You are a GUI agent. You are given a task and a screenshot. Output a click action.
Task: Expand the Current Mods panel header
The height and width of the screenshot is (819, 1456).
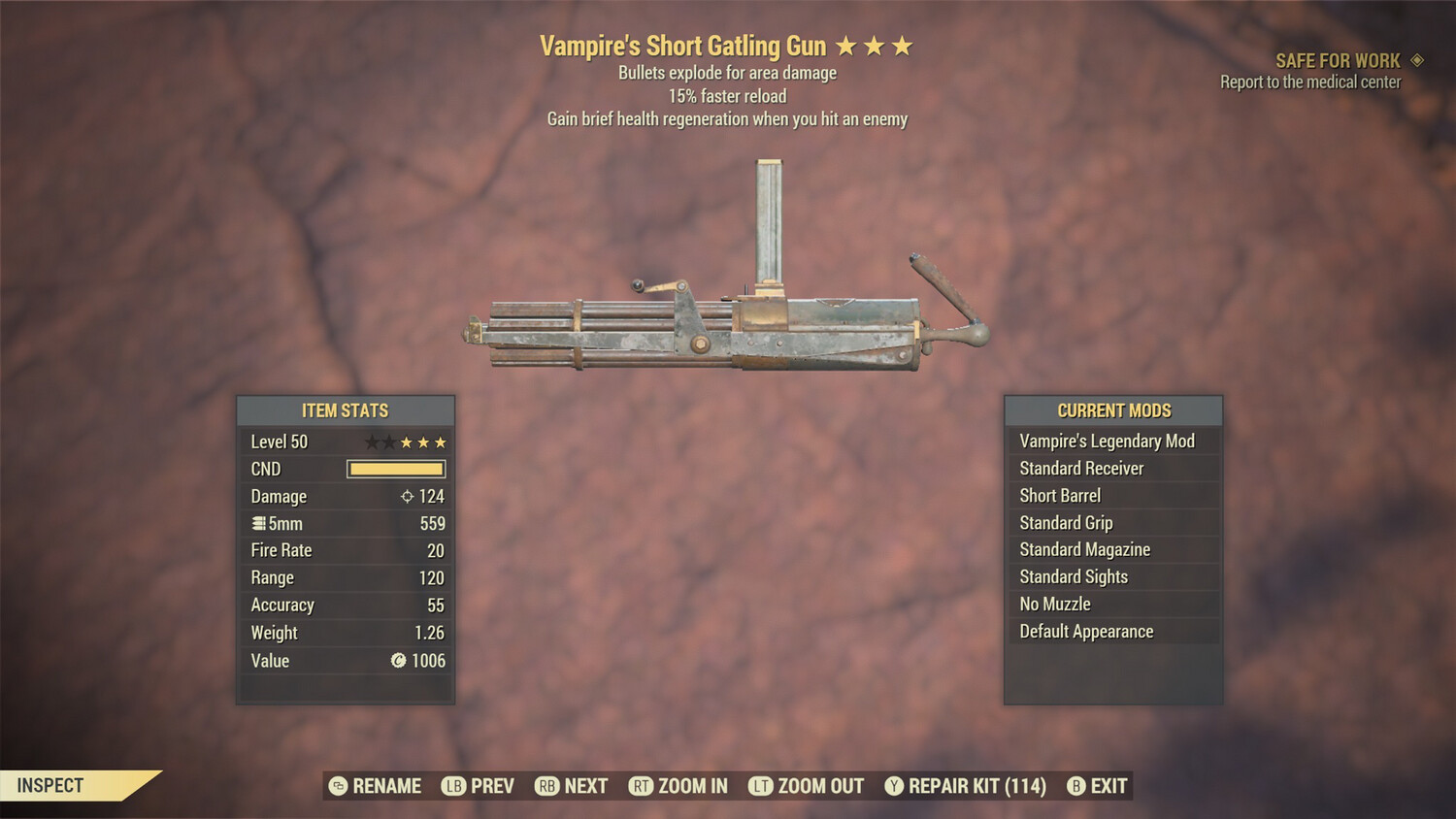(x=1112, y=410)
